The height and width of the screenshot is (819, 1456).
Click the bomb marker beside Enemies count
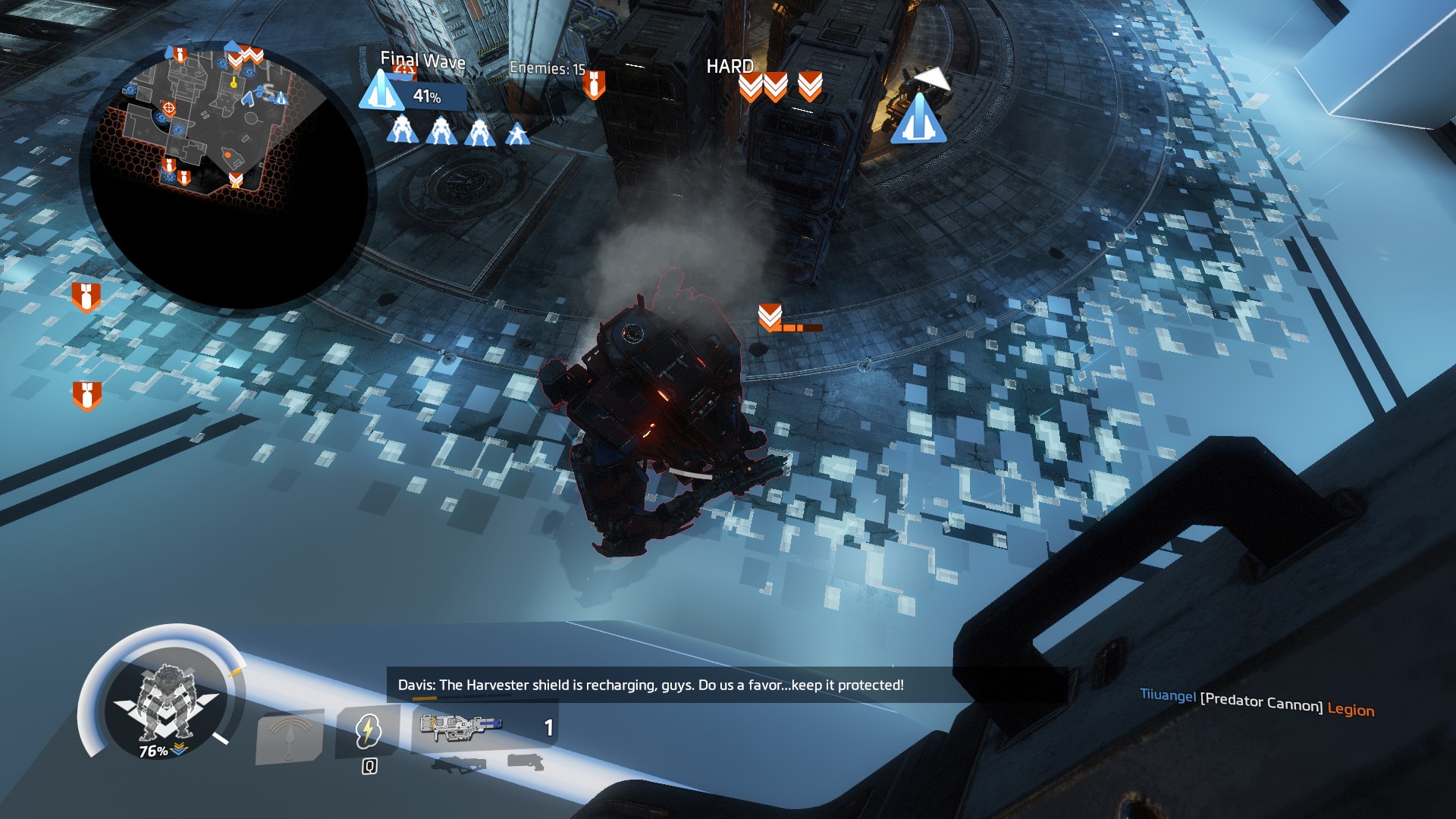(595, 85)
